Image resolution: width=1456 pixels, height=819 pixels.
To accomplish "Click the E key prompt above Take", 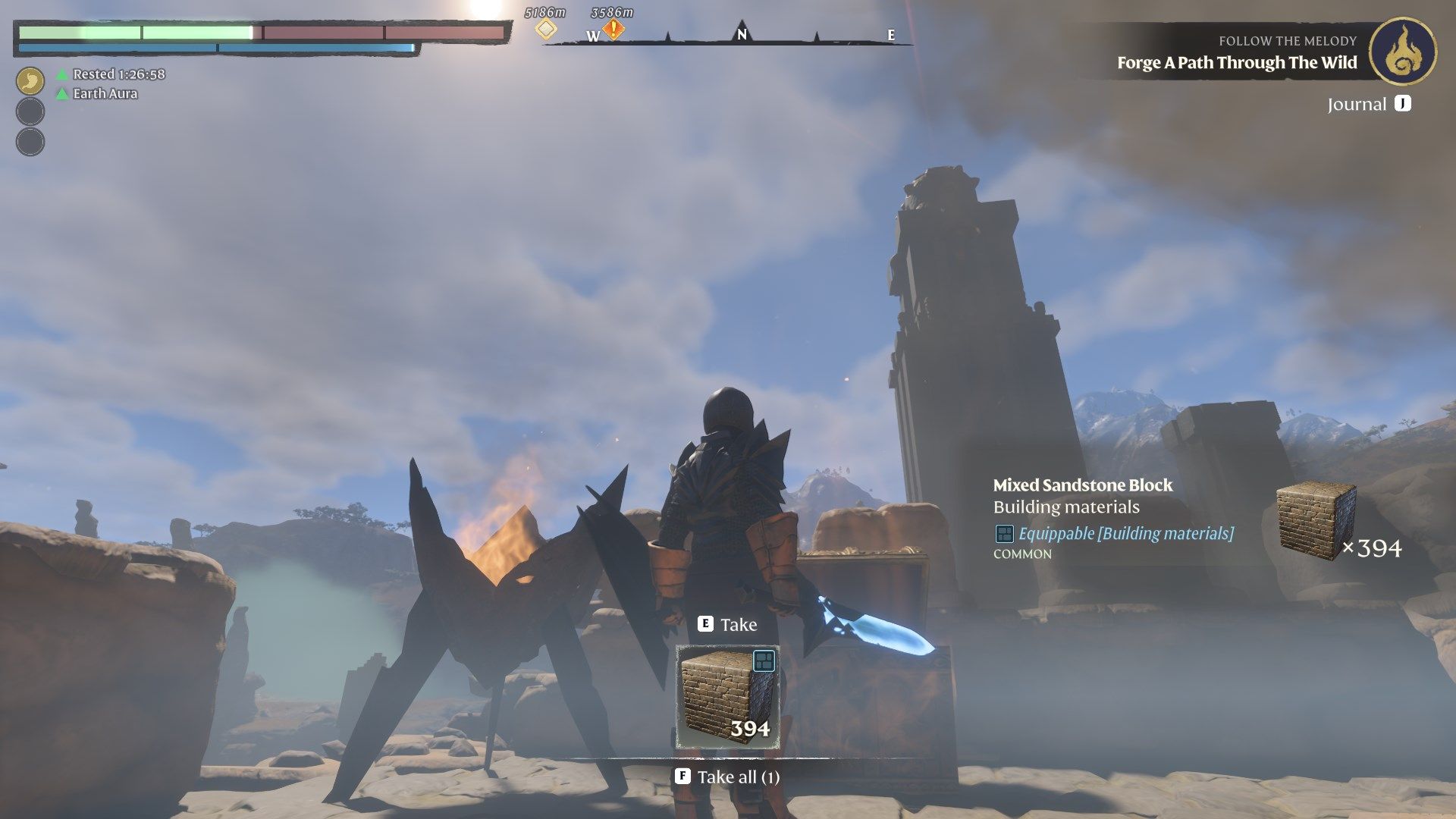I will click(705, 623).
